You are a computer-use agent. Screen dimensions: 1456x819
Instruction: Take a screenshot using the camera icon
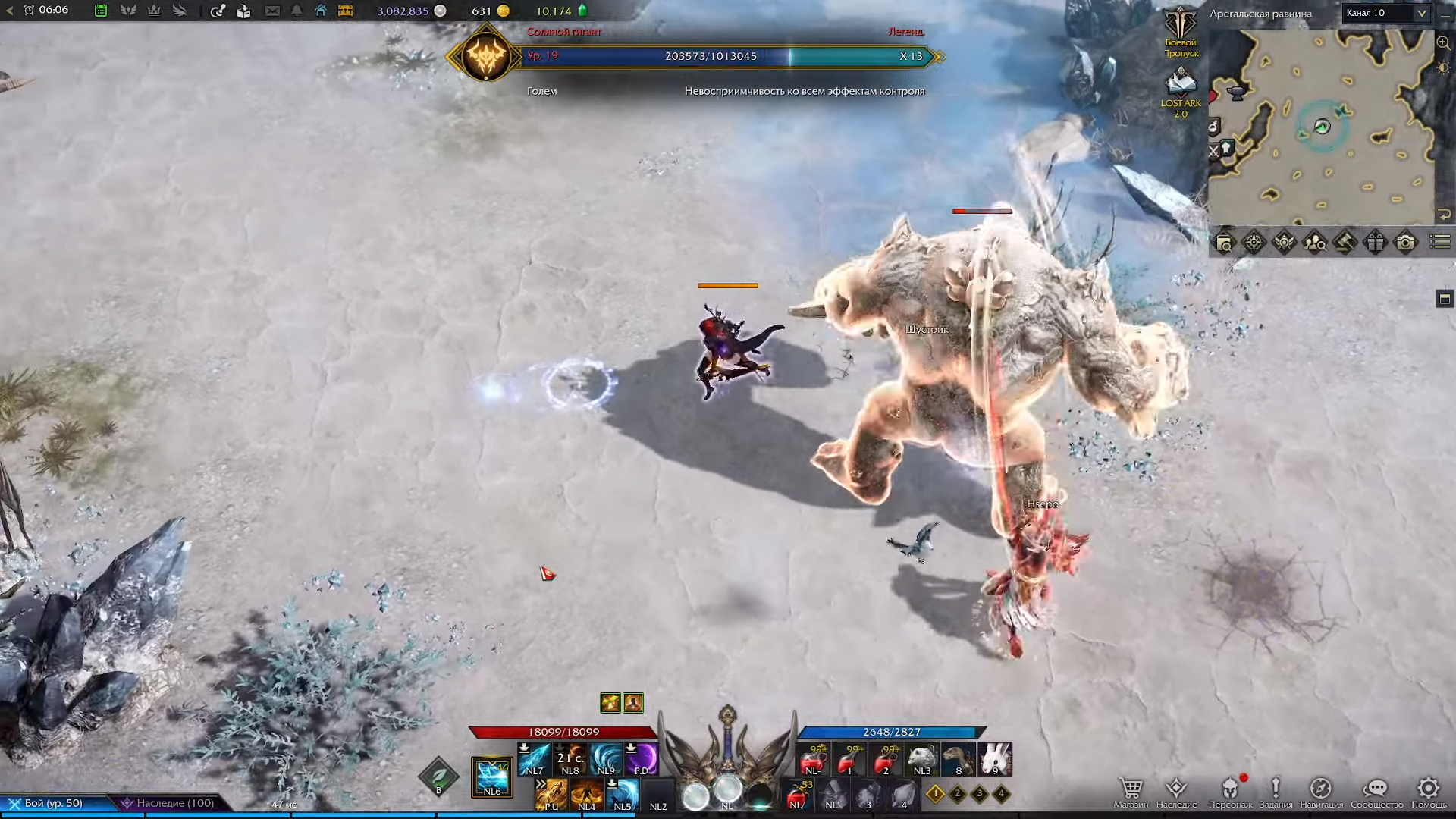pyautogui.click(x=1404, y=243)
